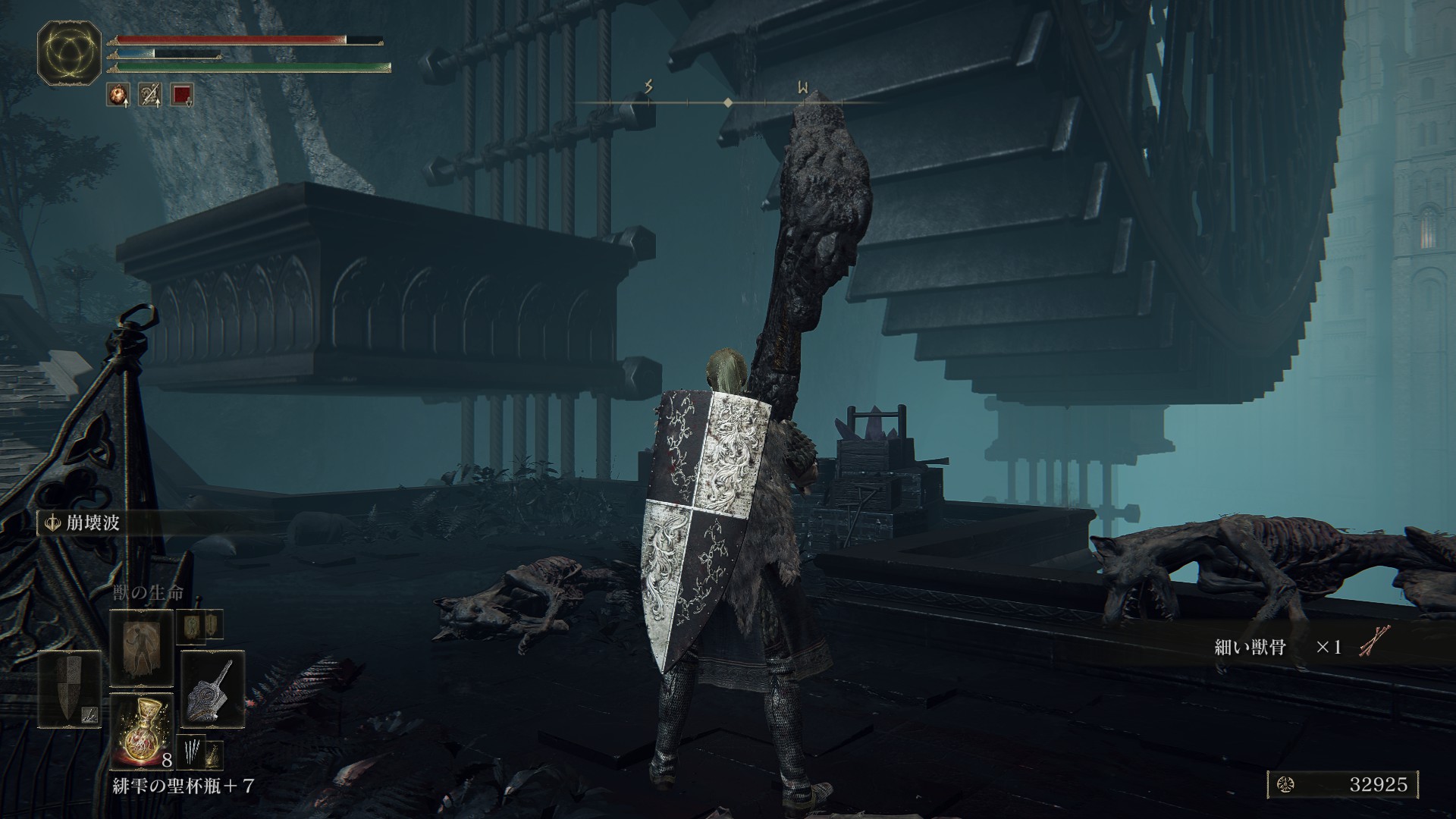This screenshot has width=1456, height=819.
Task: Inspect the crossed-out sword buff icon
Action: pyautogui.click(x=150, y=95)
